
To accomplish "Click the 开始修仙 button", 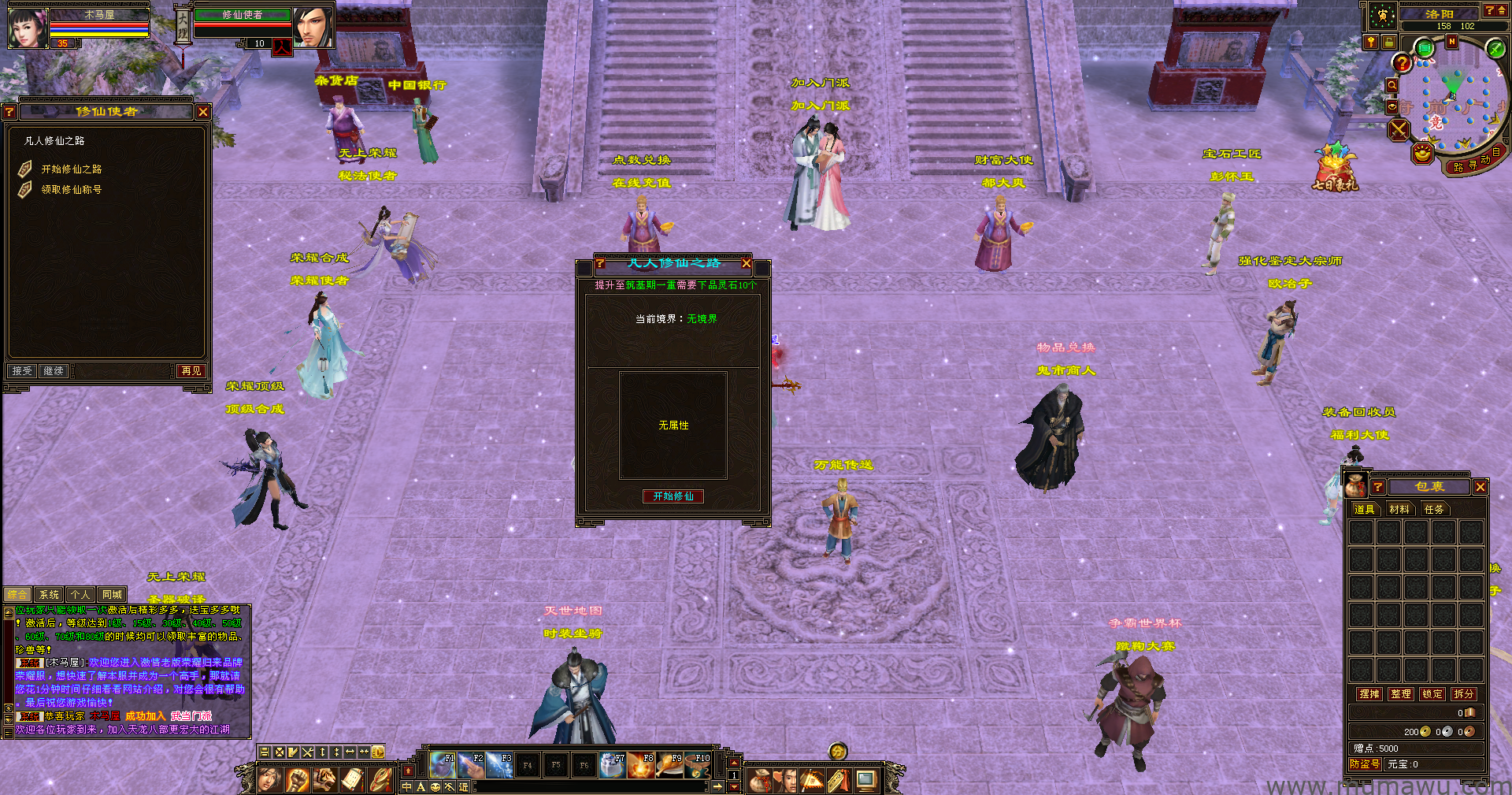I will click(673, 496).
